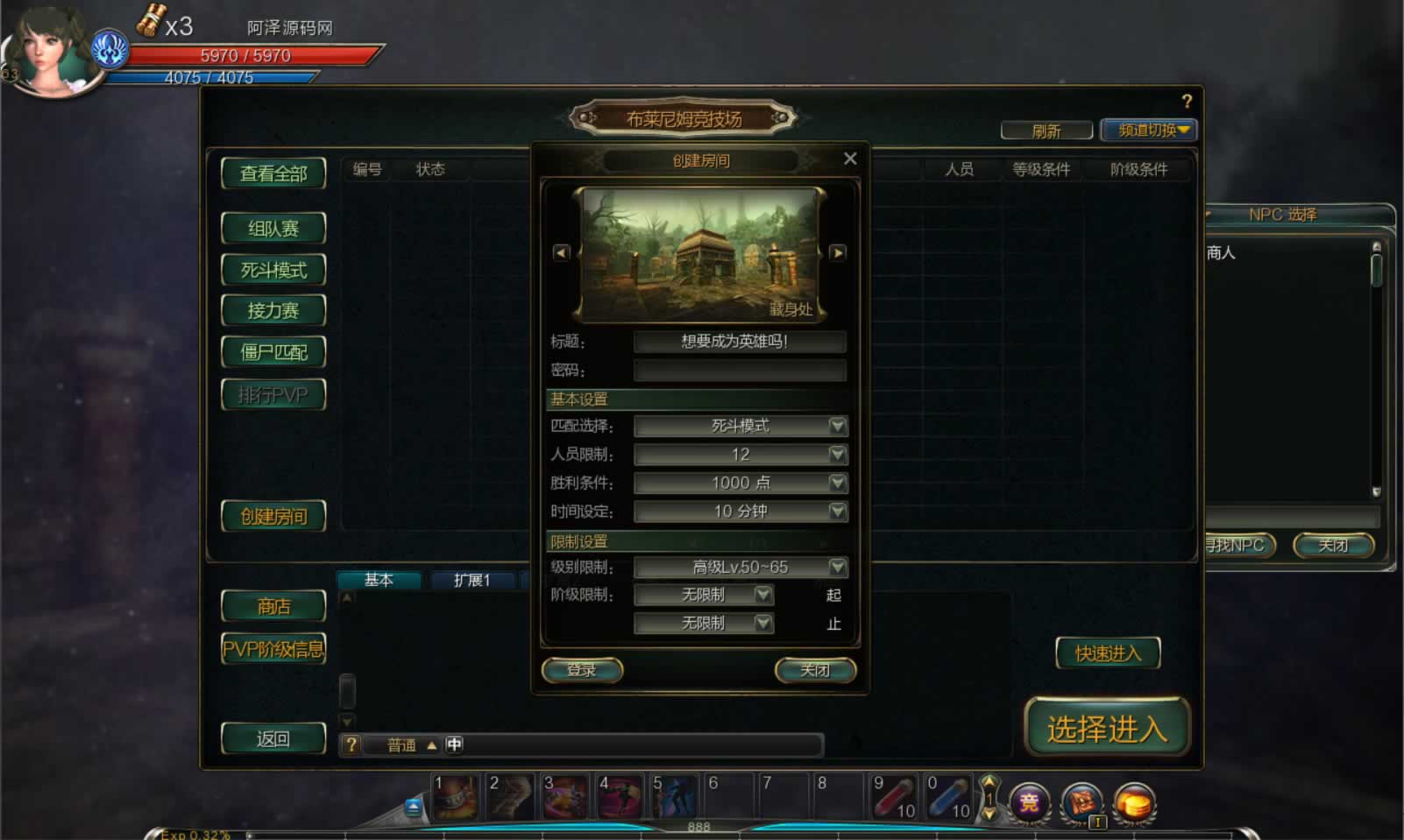Click the 关闭 button in create room dialog
1404x840 pixels.
point(815,670)
